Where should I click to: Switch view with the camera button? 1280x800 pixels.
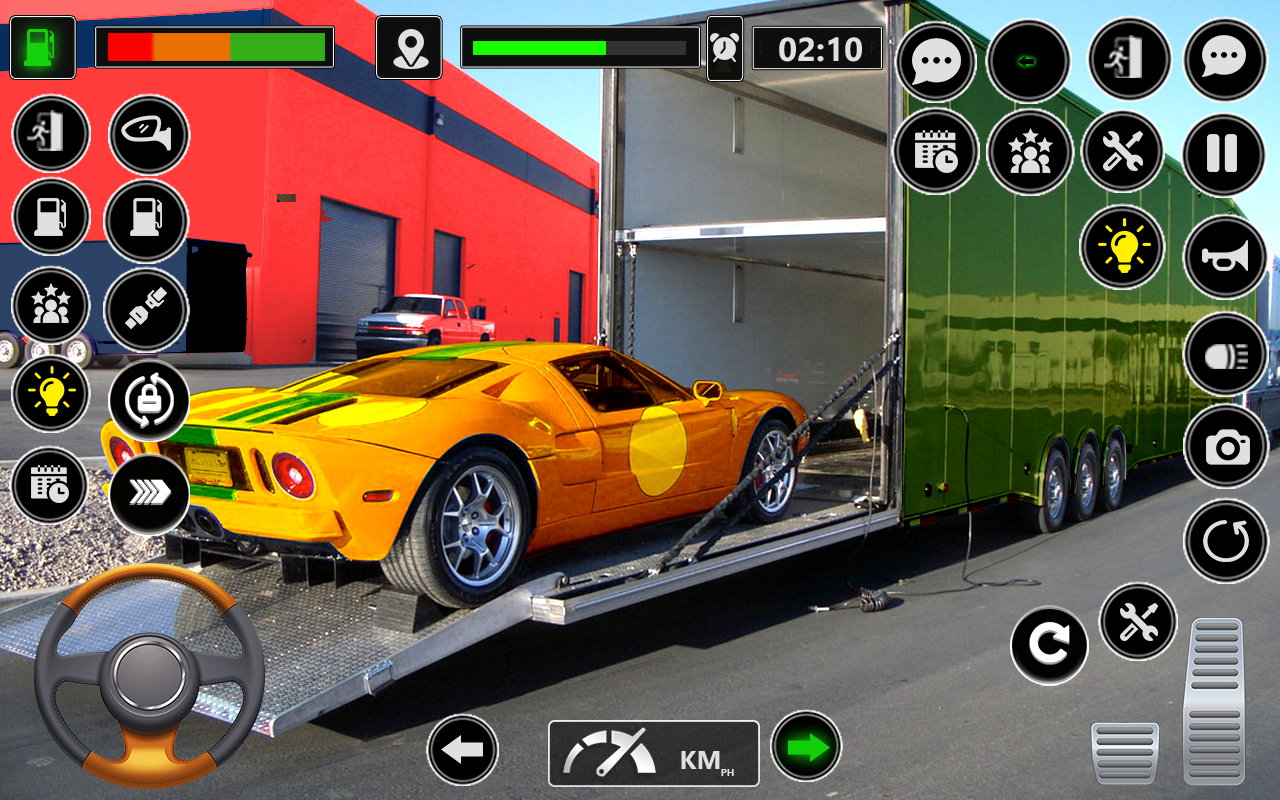pos(1226,447)
